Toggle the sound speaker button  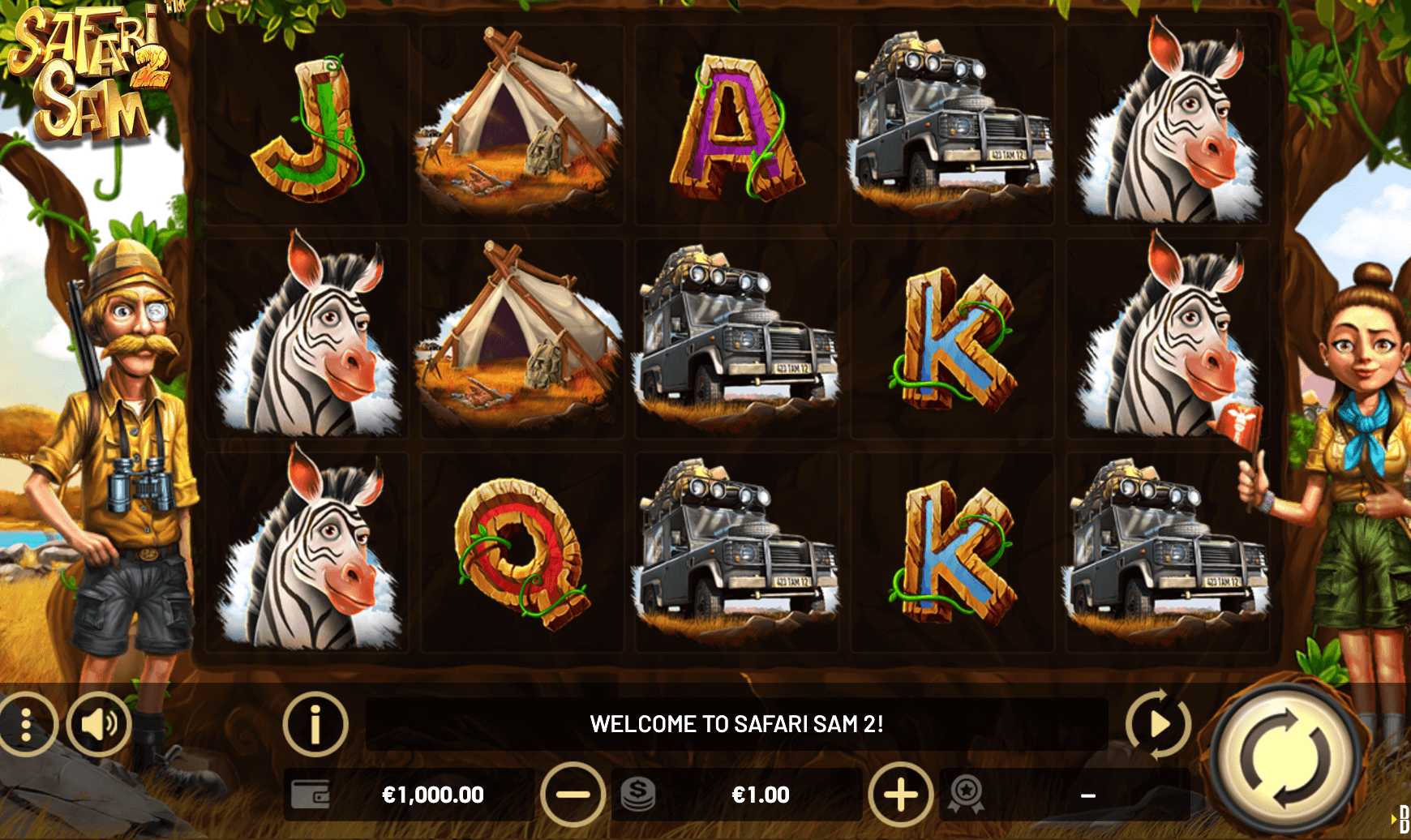coord(98,724)
